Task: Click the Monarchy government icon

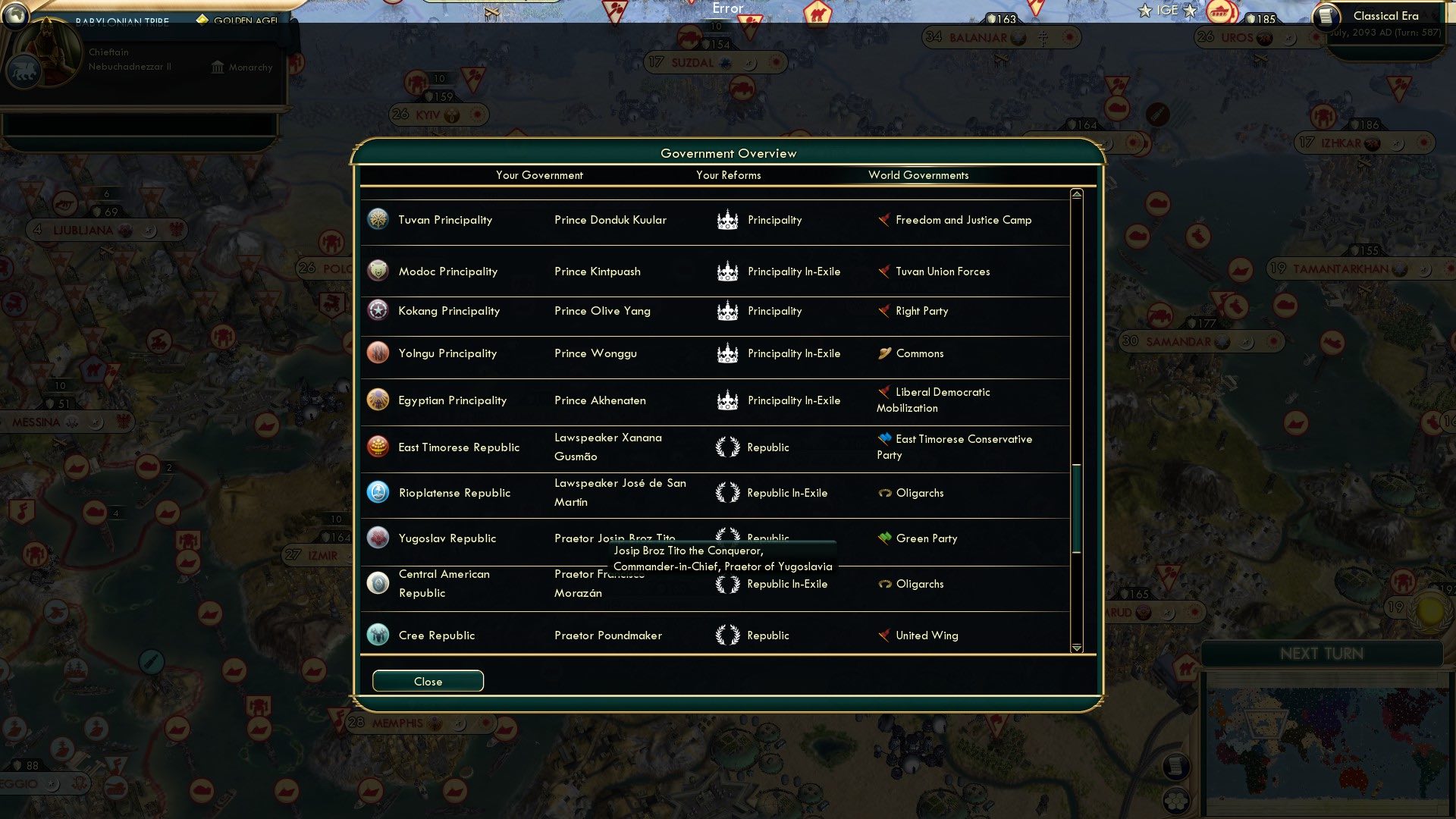Action: (217, 67)
